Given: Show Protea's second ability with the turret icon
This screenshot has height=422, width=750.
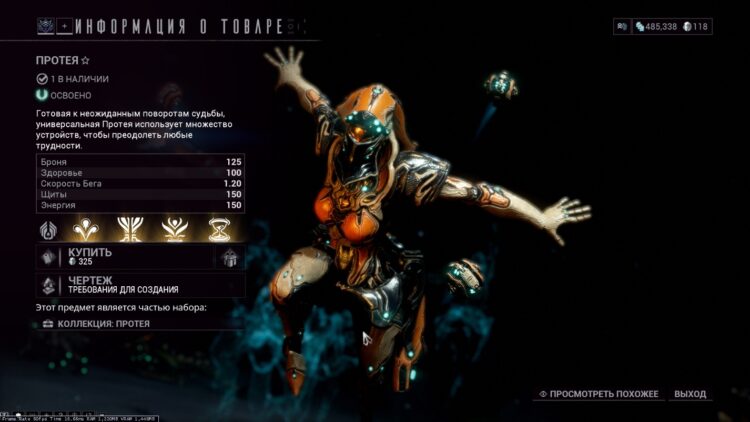Looking at the screenshot, I should pos(130,229).
